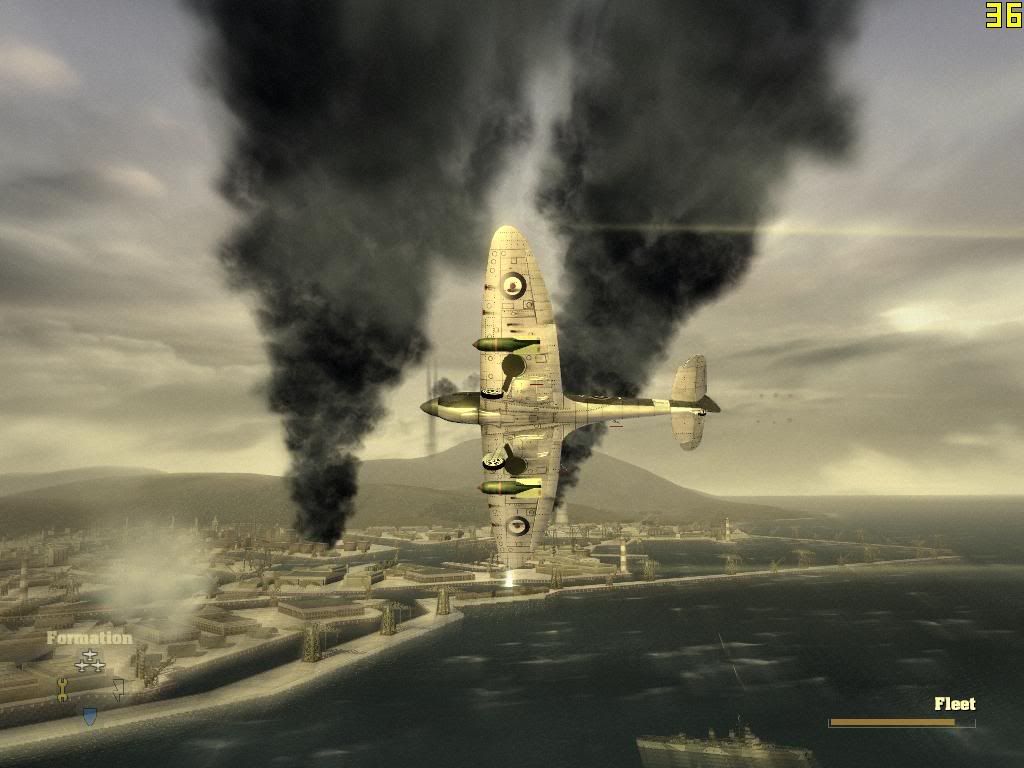Select the dark lightning bolt attack icon
The width and height of the screenshot is (1024, 768).
tap(119, 689)
